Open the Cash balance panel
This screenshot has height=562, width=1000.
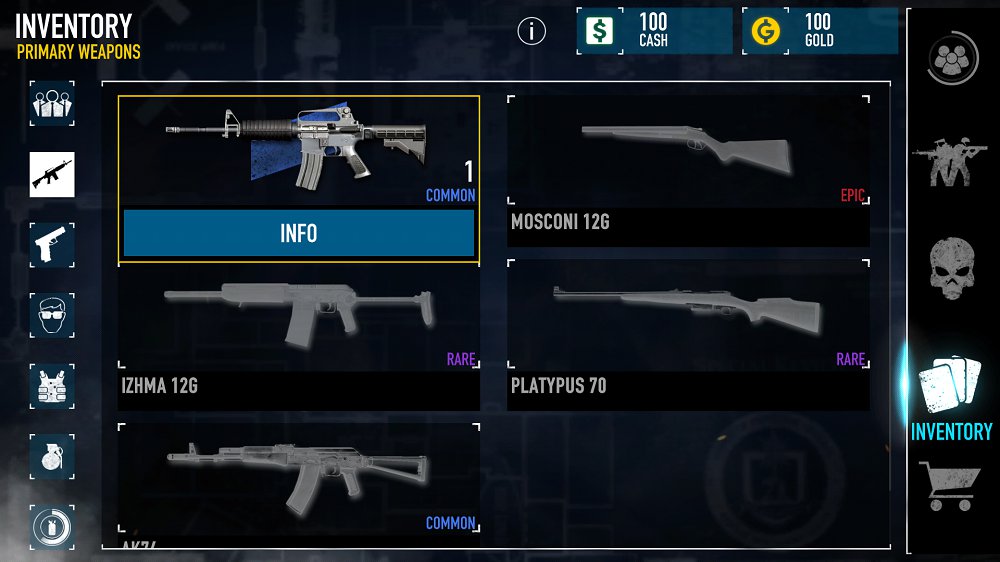[x=654, y=31]
